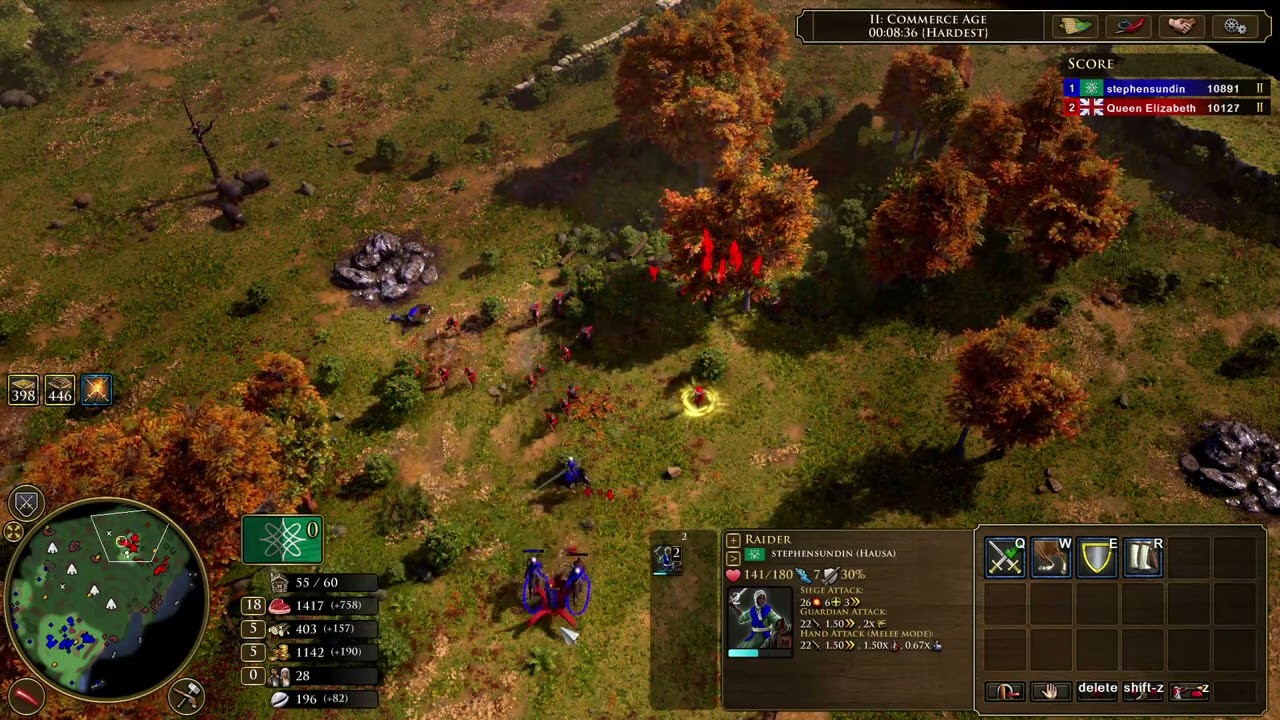This screenshot has width=1280, height=720.
Task: Toggle the crossed swords shield minimap button
Action: (x=26, y=503)
